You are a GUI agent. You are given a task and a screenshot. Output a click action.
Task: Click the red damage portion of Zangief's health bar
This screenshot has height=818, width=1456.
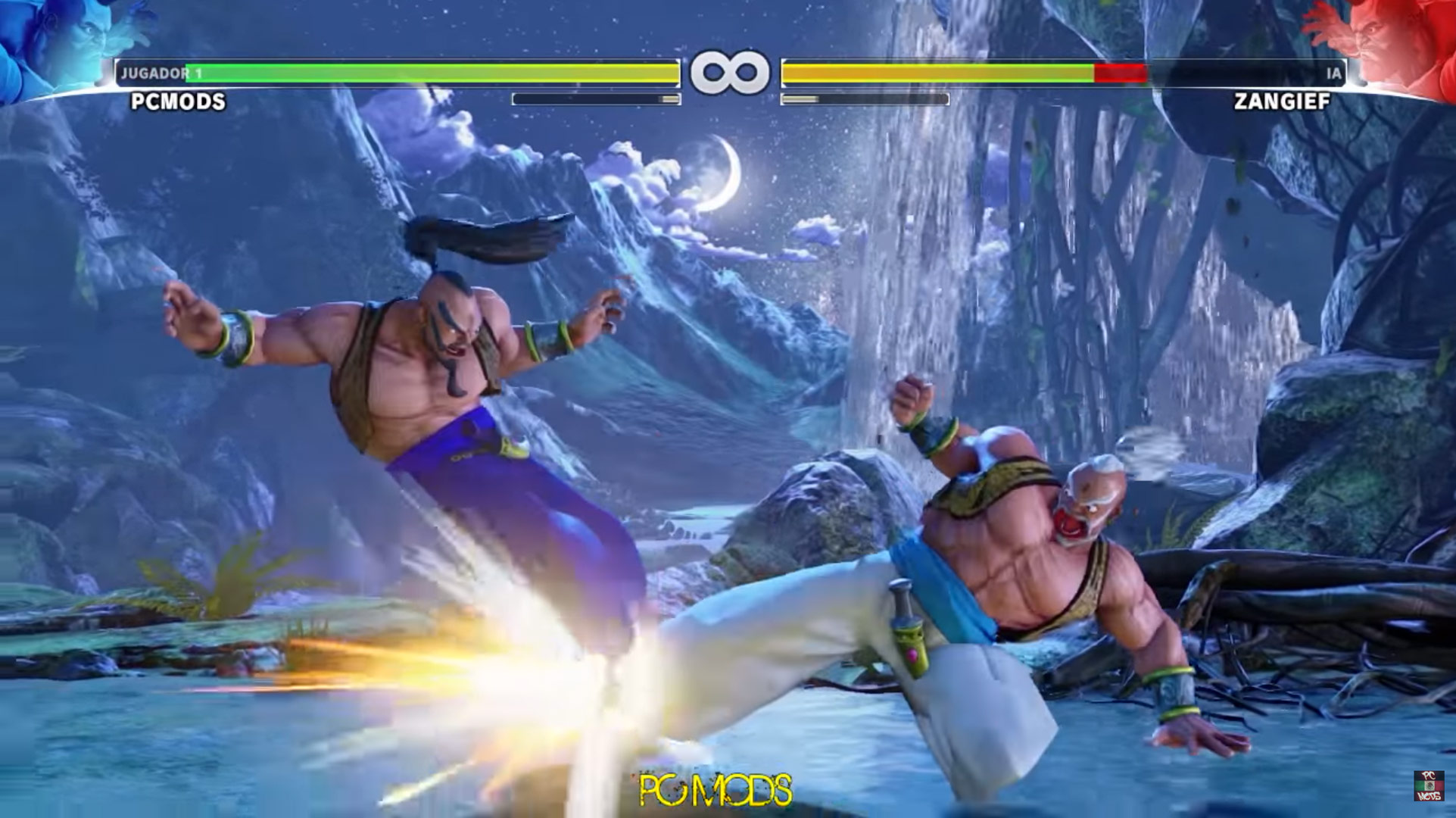1121,73
